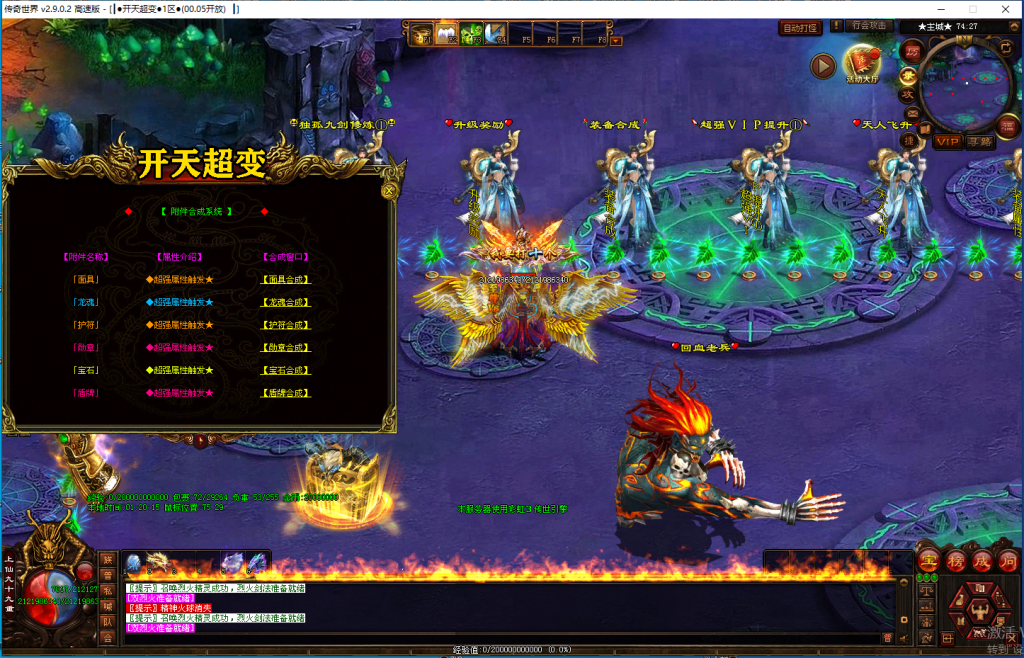1024x658 pixels.
Task: Click the 行会攻击 guild attack button
Action: coord(868,26)
